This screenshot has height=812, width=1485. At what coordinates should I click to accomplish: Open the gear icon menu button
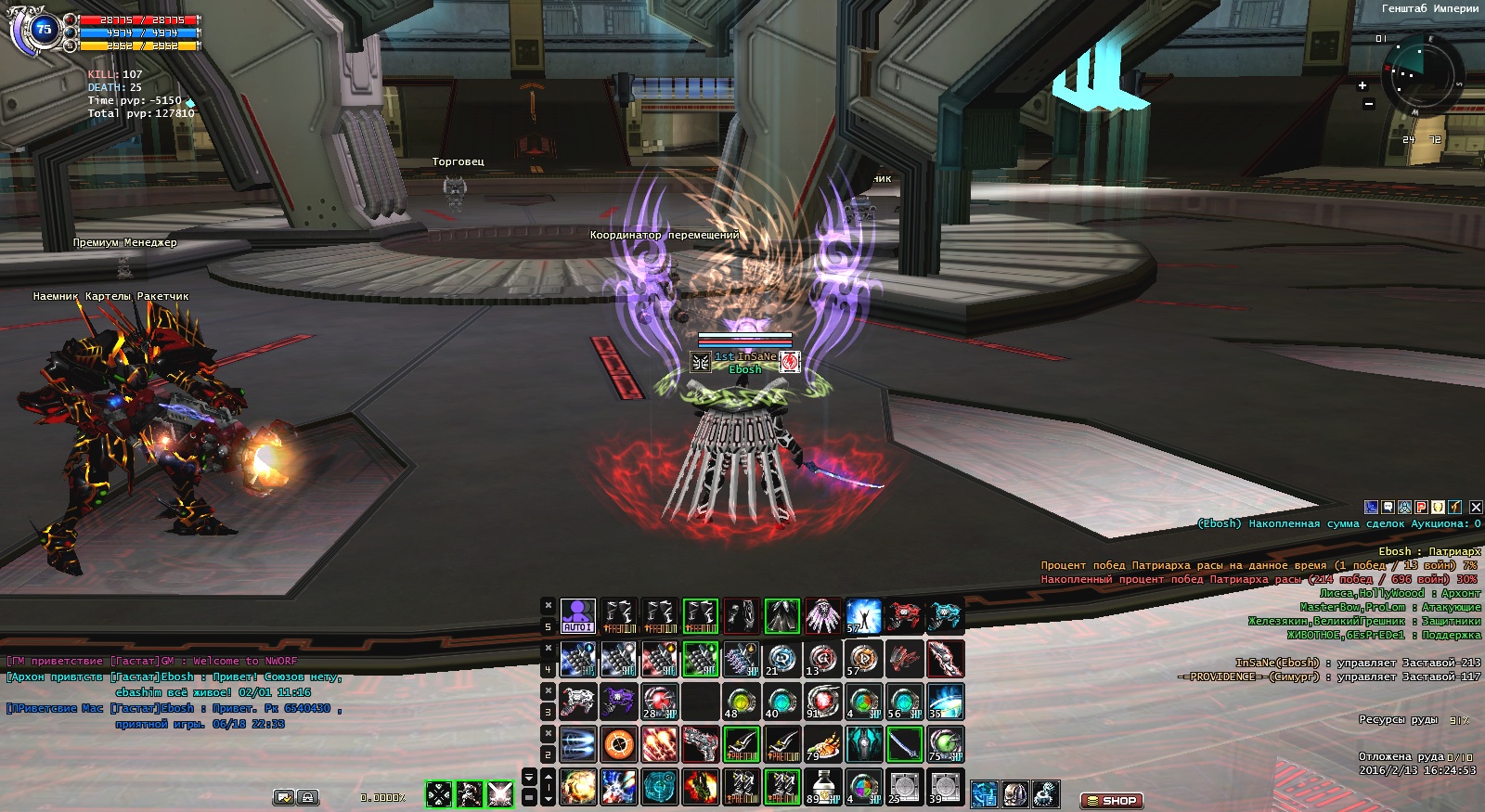(1046, 794)
